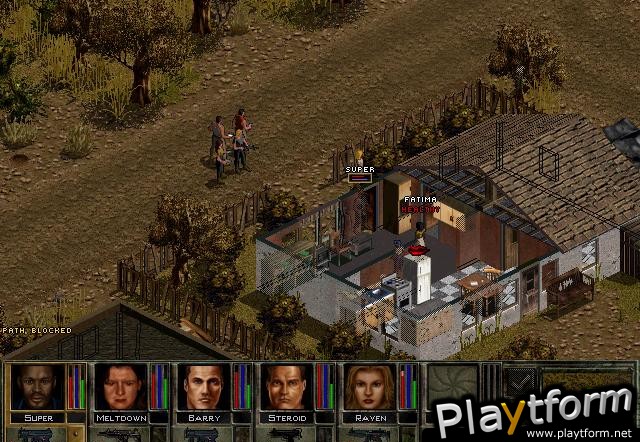Image resolution: width=640 pixels, height=442 pixels.
Task: Pick Steroid's mercenary portrait
Action: point(288,386)
